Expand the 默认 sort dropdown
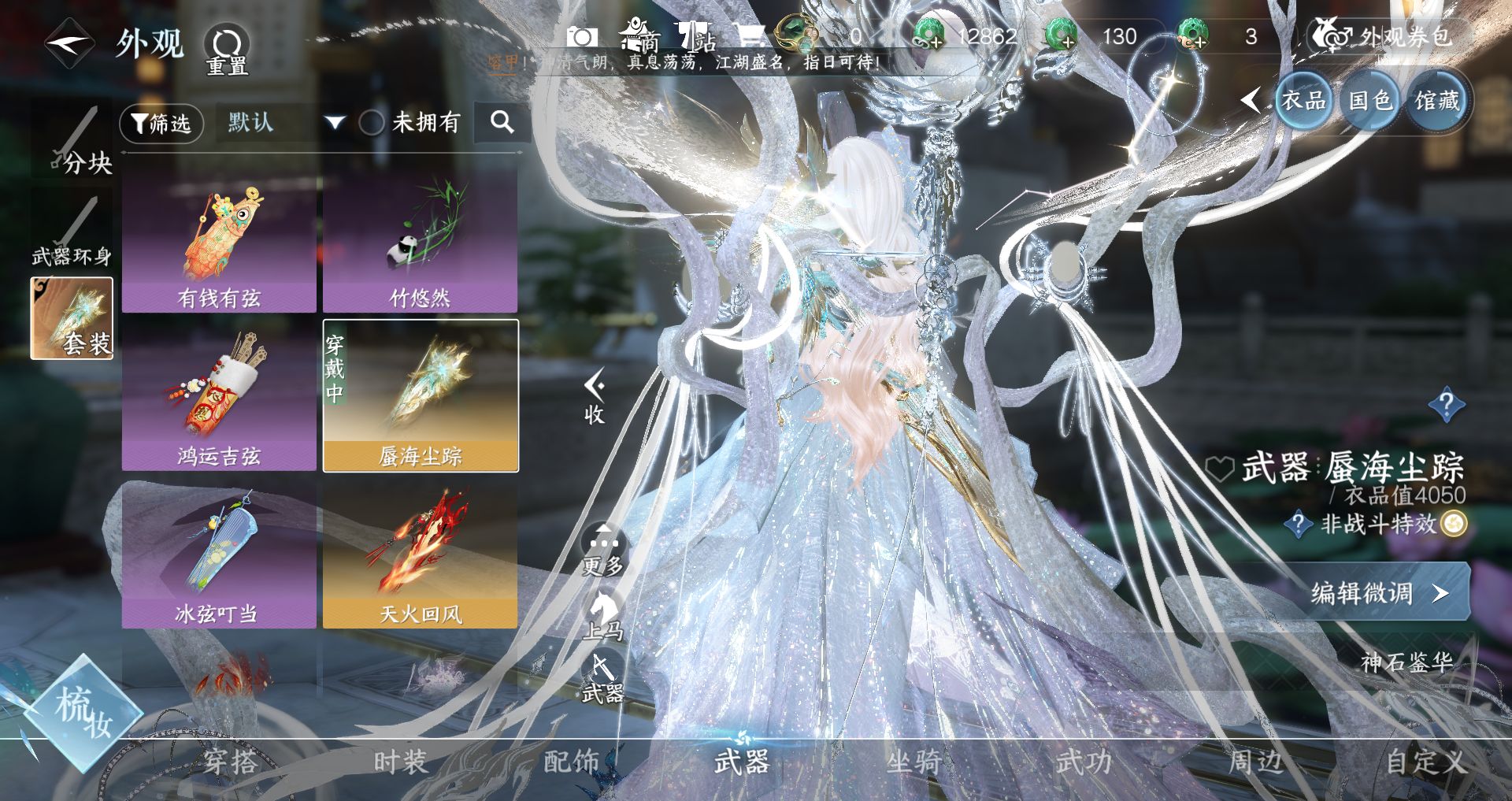1512x801 pixels. 334,123
